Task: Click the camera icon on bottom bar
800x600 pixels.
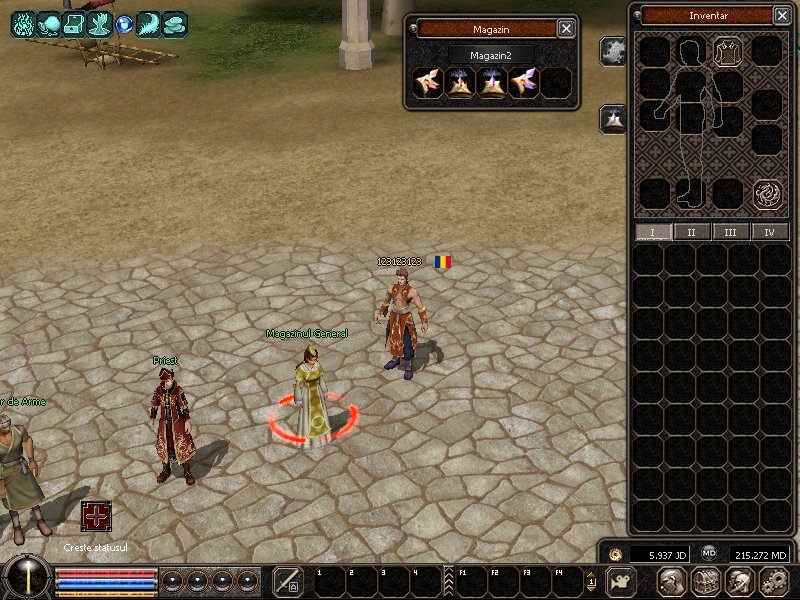Action: click(622, 581)
